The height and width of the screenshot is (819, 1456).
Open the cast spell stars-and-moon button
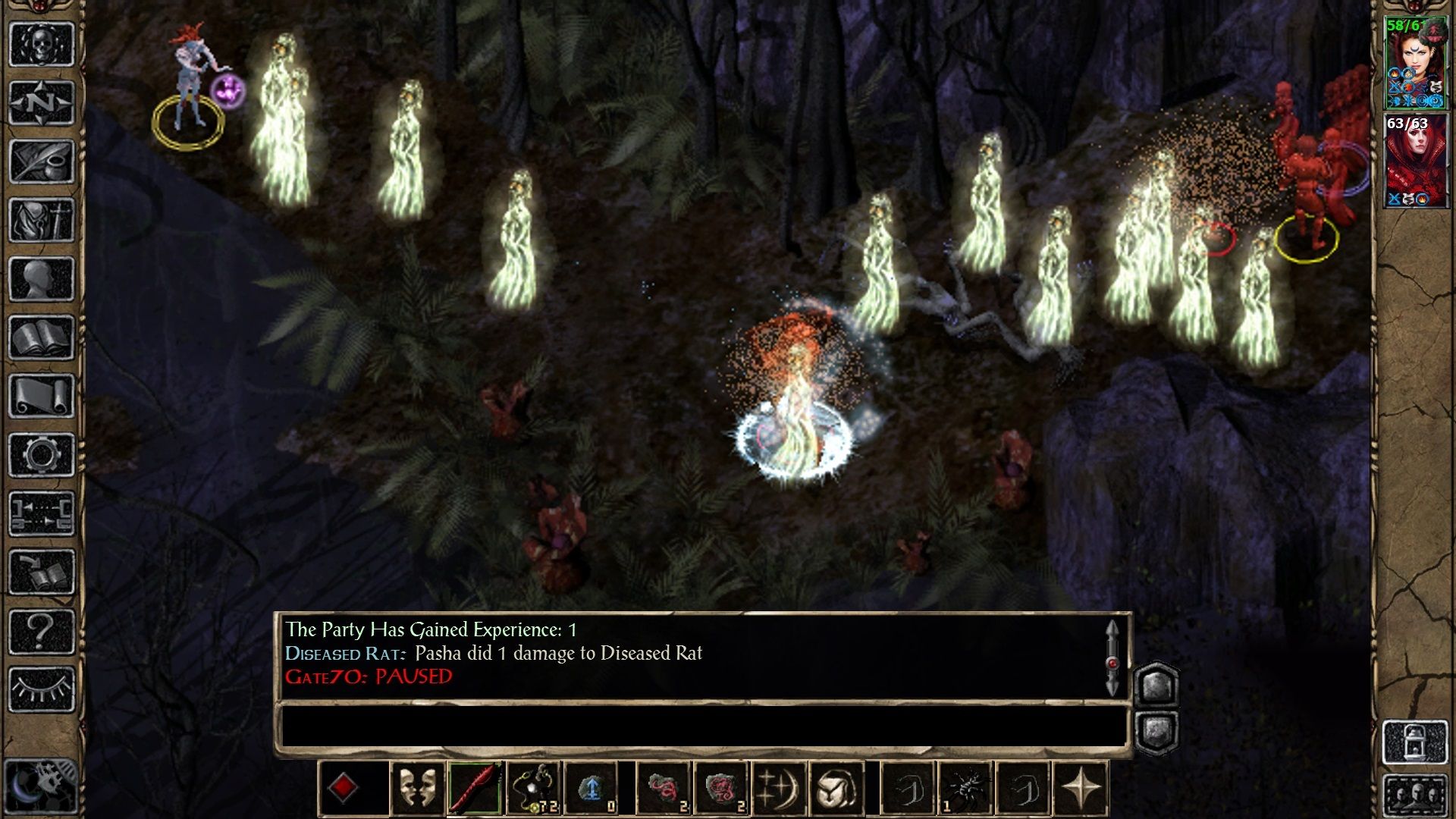(777, 789)
